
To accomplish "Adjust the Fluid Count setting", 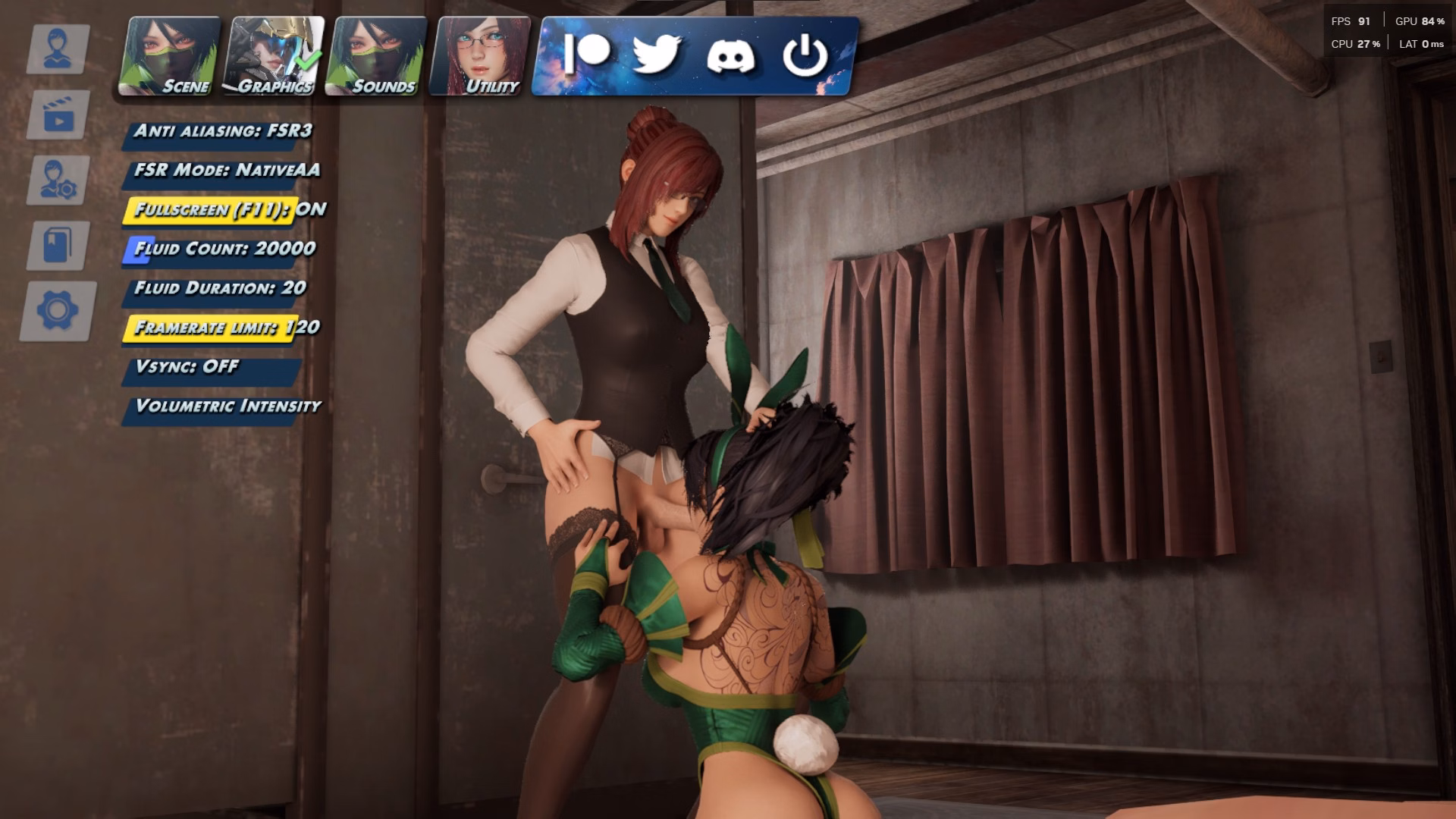I will [x=224, y=249].
